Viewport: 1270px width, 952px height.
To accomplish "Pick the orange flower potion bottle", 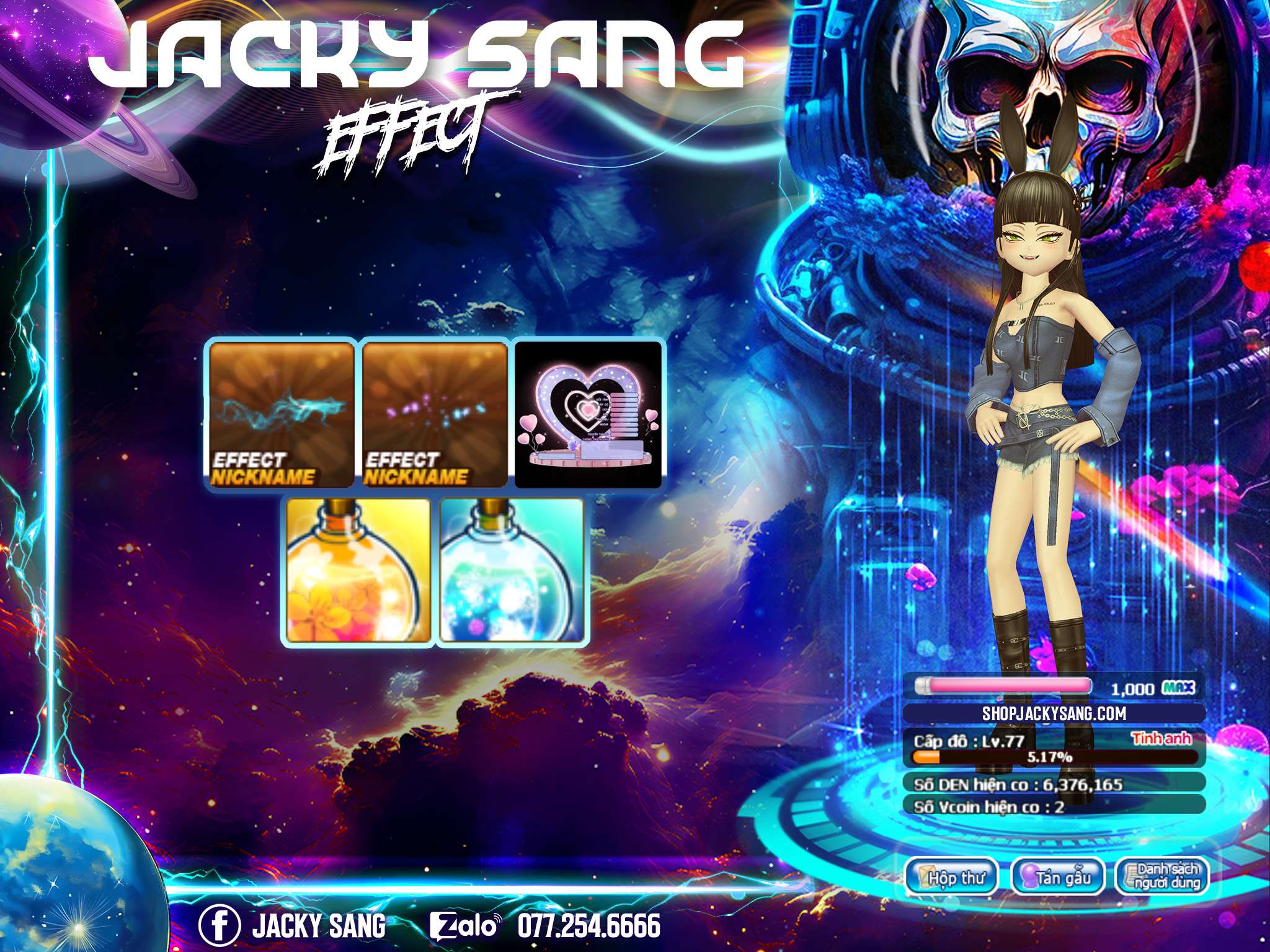I will (x=358, y=571).
